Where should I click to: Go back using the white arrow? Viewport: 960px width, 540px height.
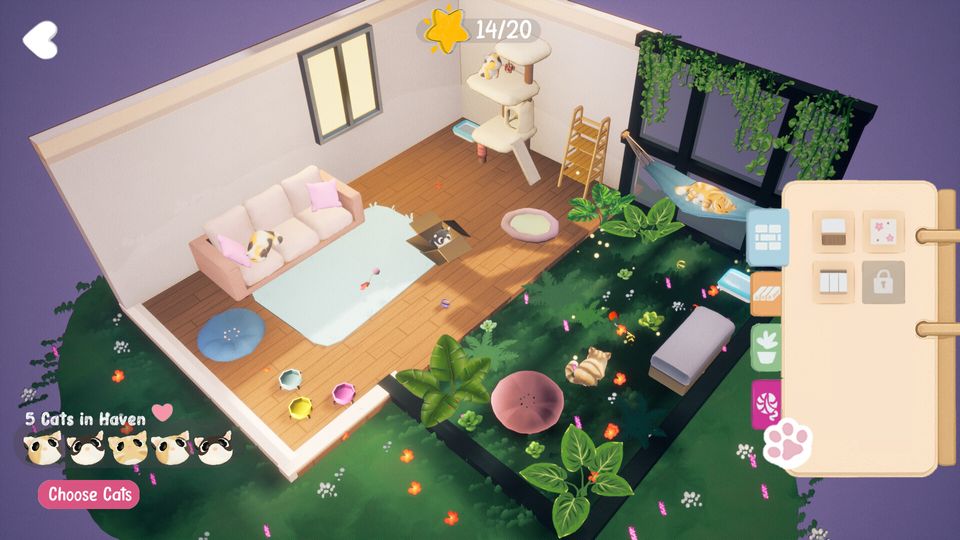point(40,40)
